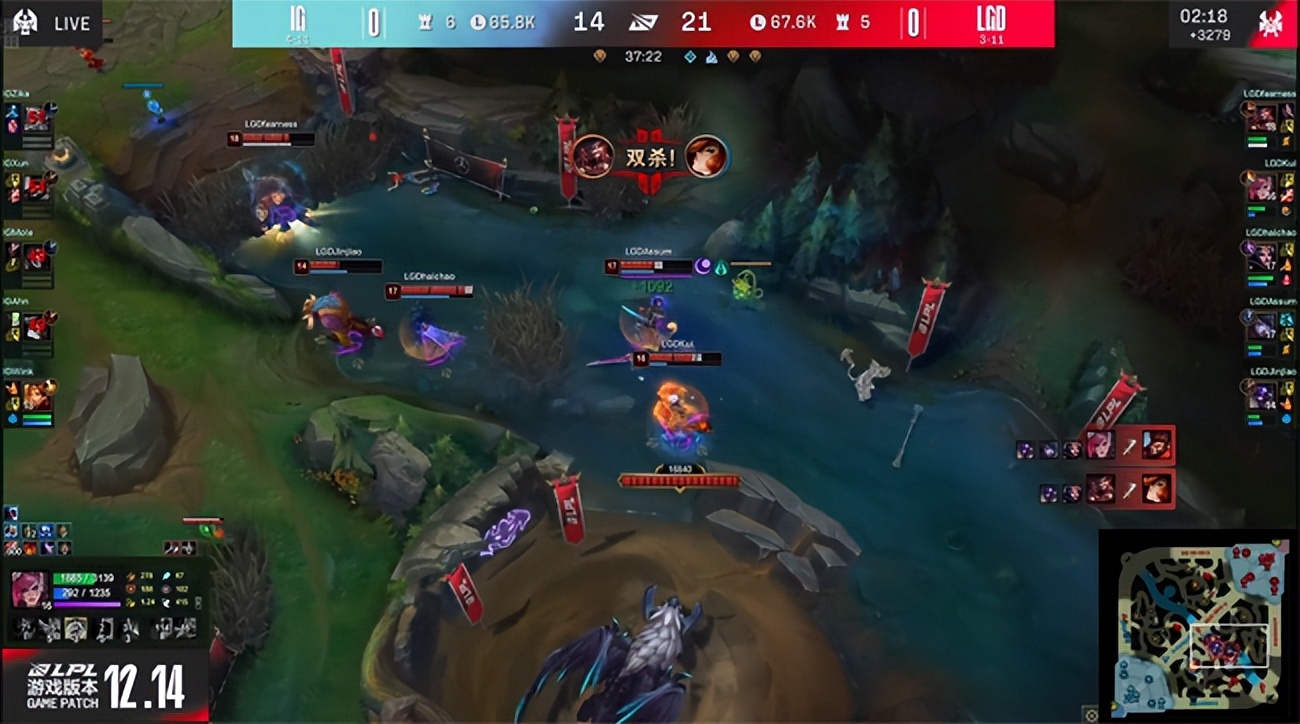Click Vi's purple experience bar
The height and width of the screenshot is (724, 1300).
click(87, 604)
